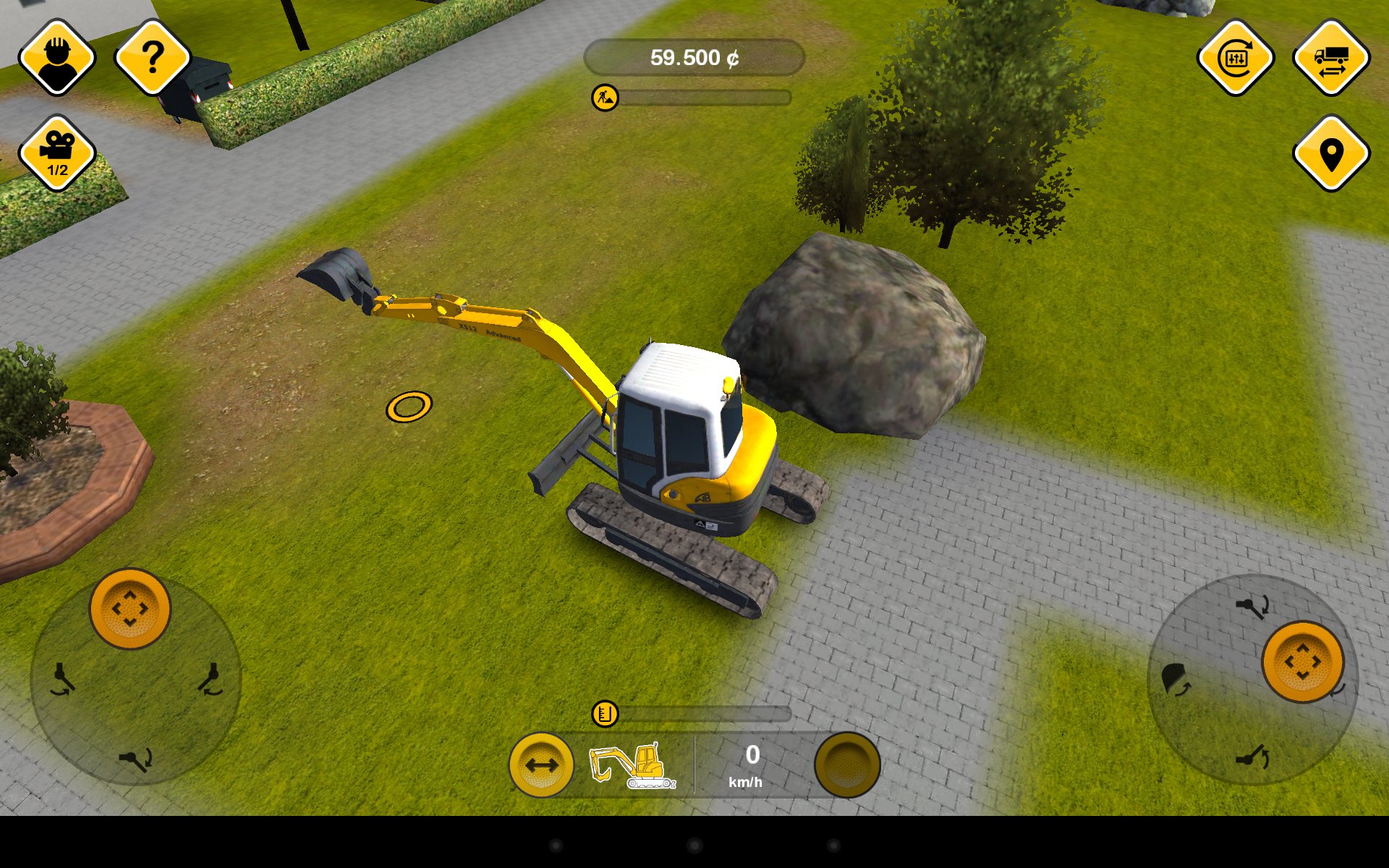The image size is (1389, 868).
Task: Tap the Android home navigation dot
Action: point(694,845)
